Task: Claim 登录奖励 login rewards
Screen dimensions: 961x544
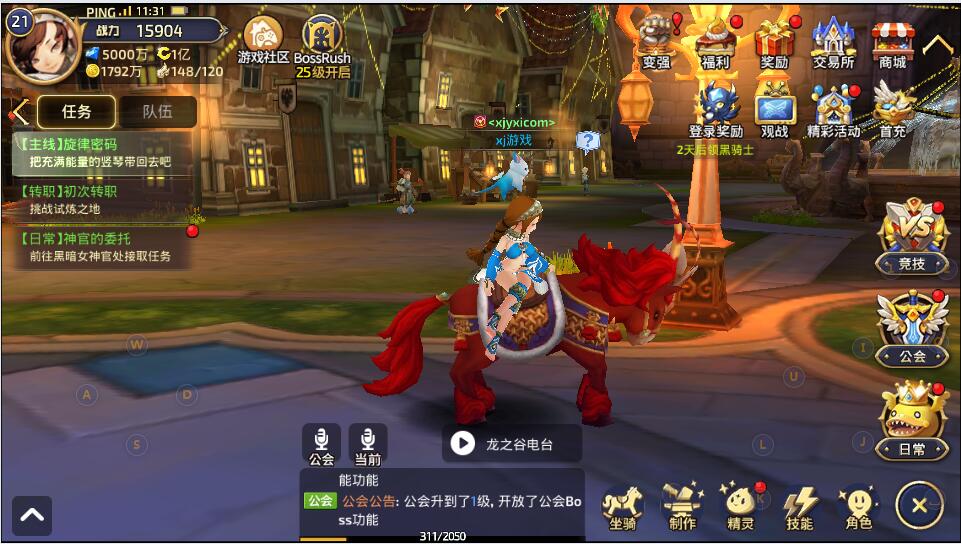Action: pyautogui.click(x=716, y=108)
